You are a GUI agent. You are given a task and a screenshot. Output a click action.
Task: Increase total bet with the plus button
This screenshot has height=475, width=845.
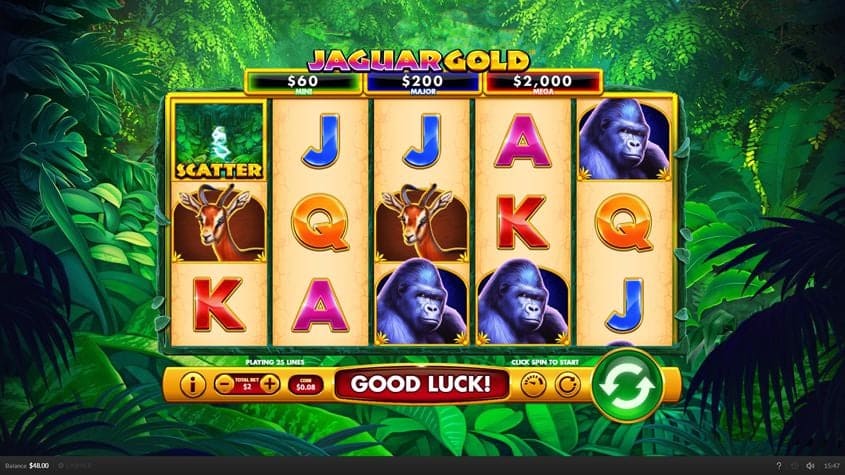pyautogui.click(x=270, y=384)
